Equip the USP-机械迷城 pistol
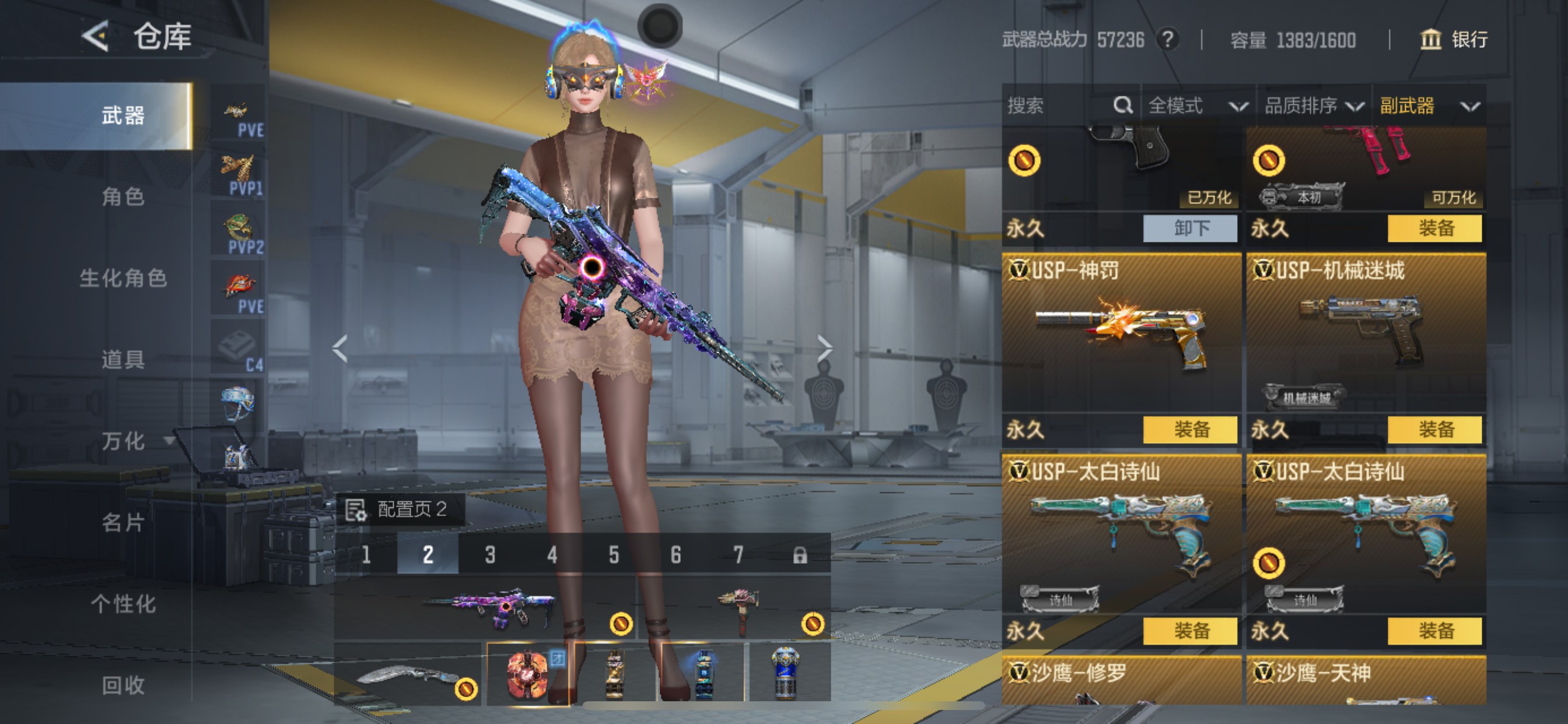This screenshot has width=1568, height=724. coord(1434,430)
